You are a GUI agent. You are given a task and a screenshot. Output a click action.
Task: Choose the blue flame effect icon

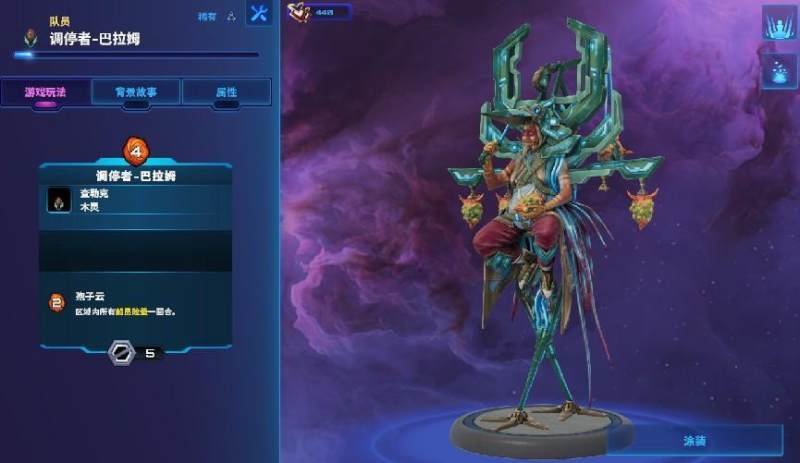[777, 71]
